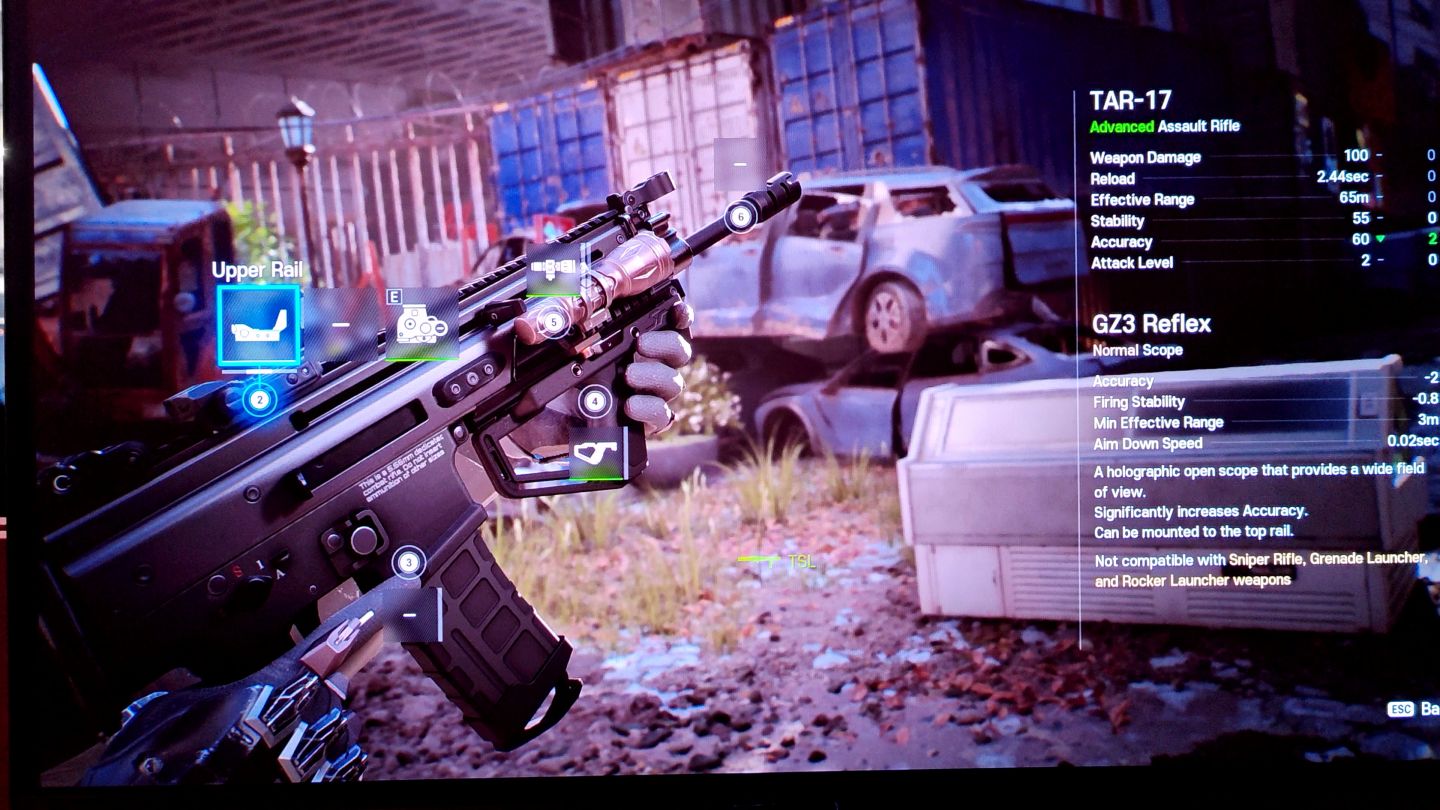Screen dimensions: 1440x810
Task: Open the flashlight attachment slot
Action: point(553,269)
